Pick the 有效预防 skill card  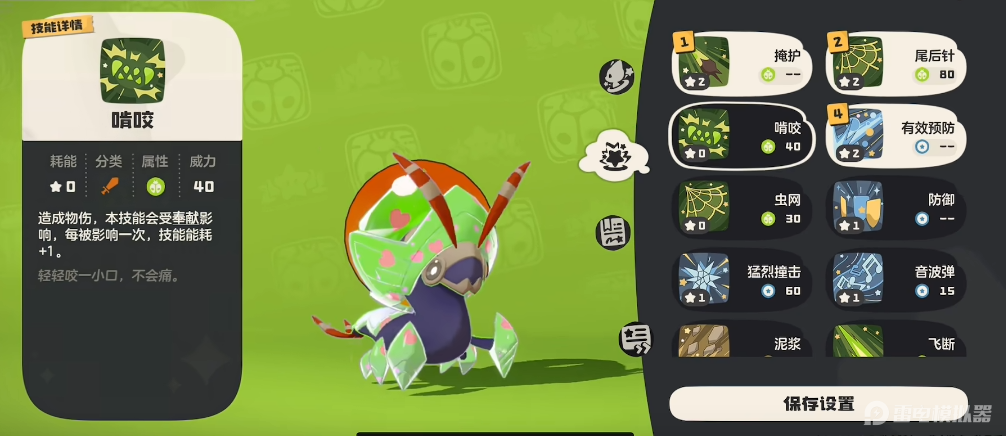coord(896,134)
